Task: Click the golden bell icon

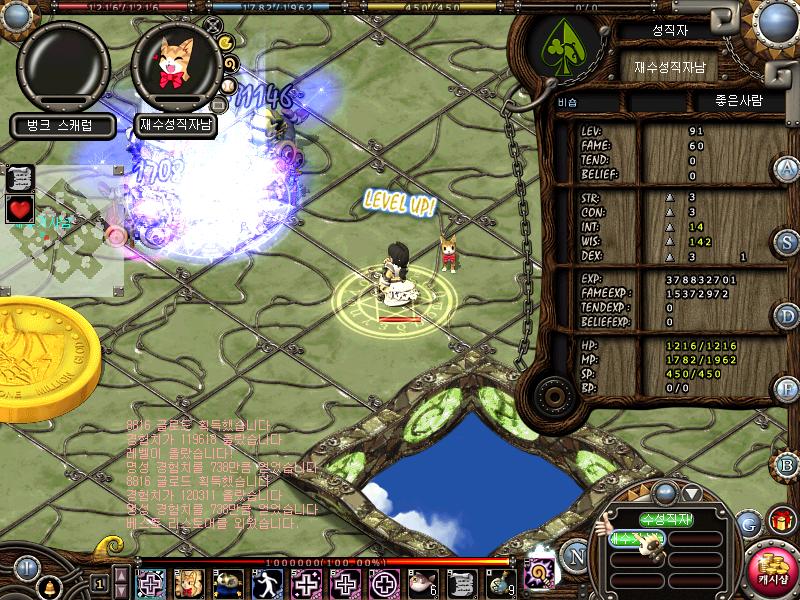Action: coord(47,583)
